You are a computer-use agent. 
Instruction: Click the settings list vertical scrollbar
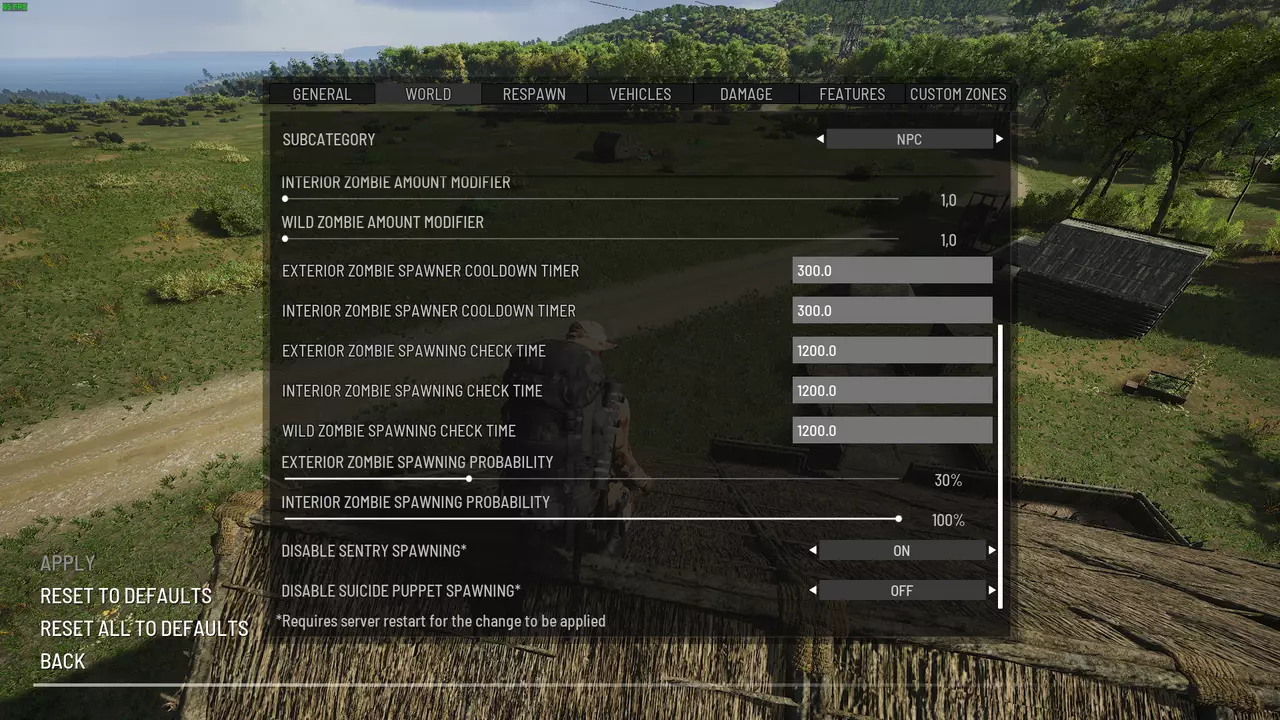[1000, 465]
